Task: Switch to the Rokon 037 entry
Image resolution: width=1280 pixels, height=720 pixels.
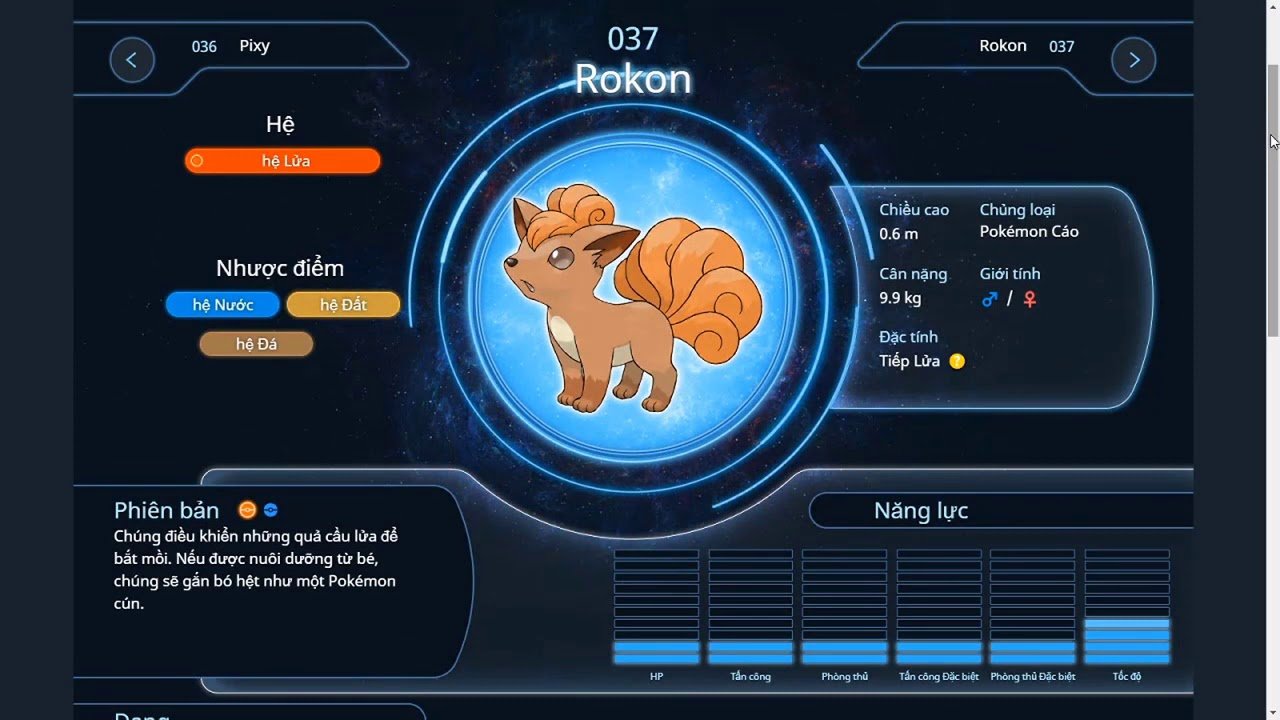Action: (x=1024, y=46)
